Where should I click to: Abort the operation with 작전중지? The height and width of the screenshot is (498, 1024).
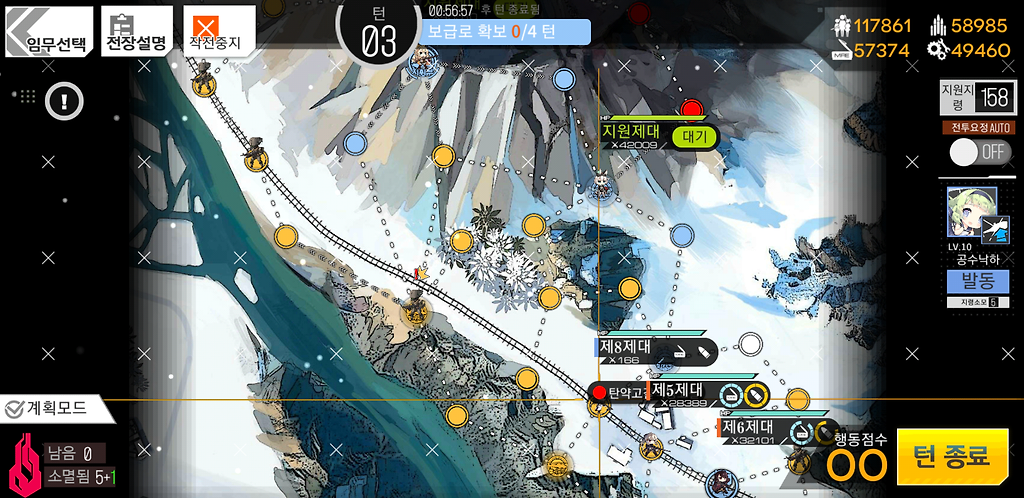coord(217,32)
